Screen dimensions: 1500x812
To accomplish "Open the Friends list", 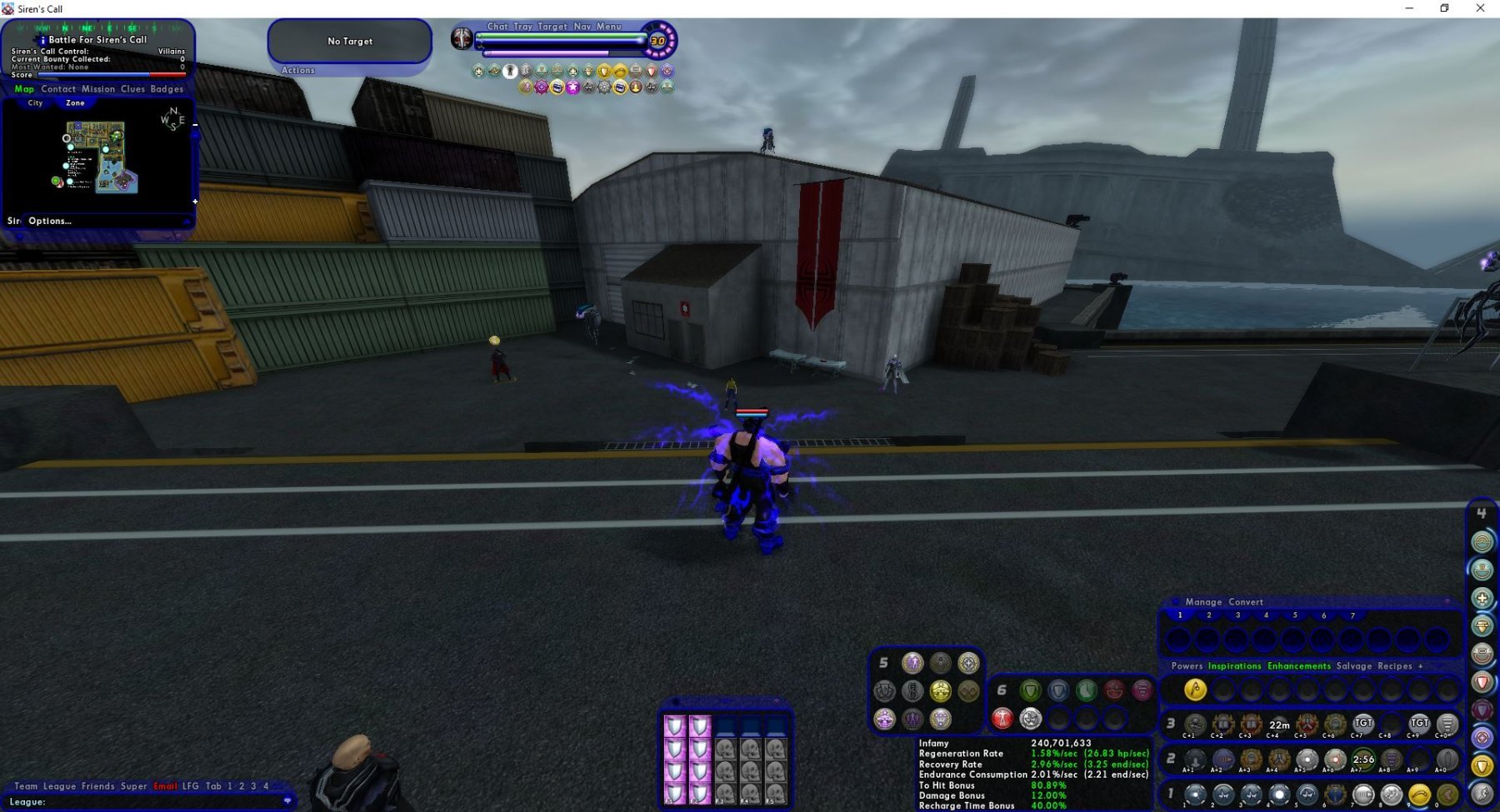I will (x=98, y=786).
